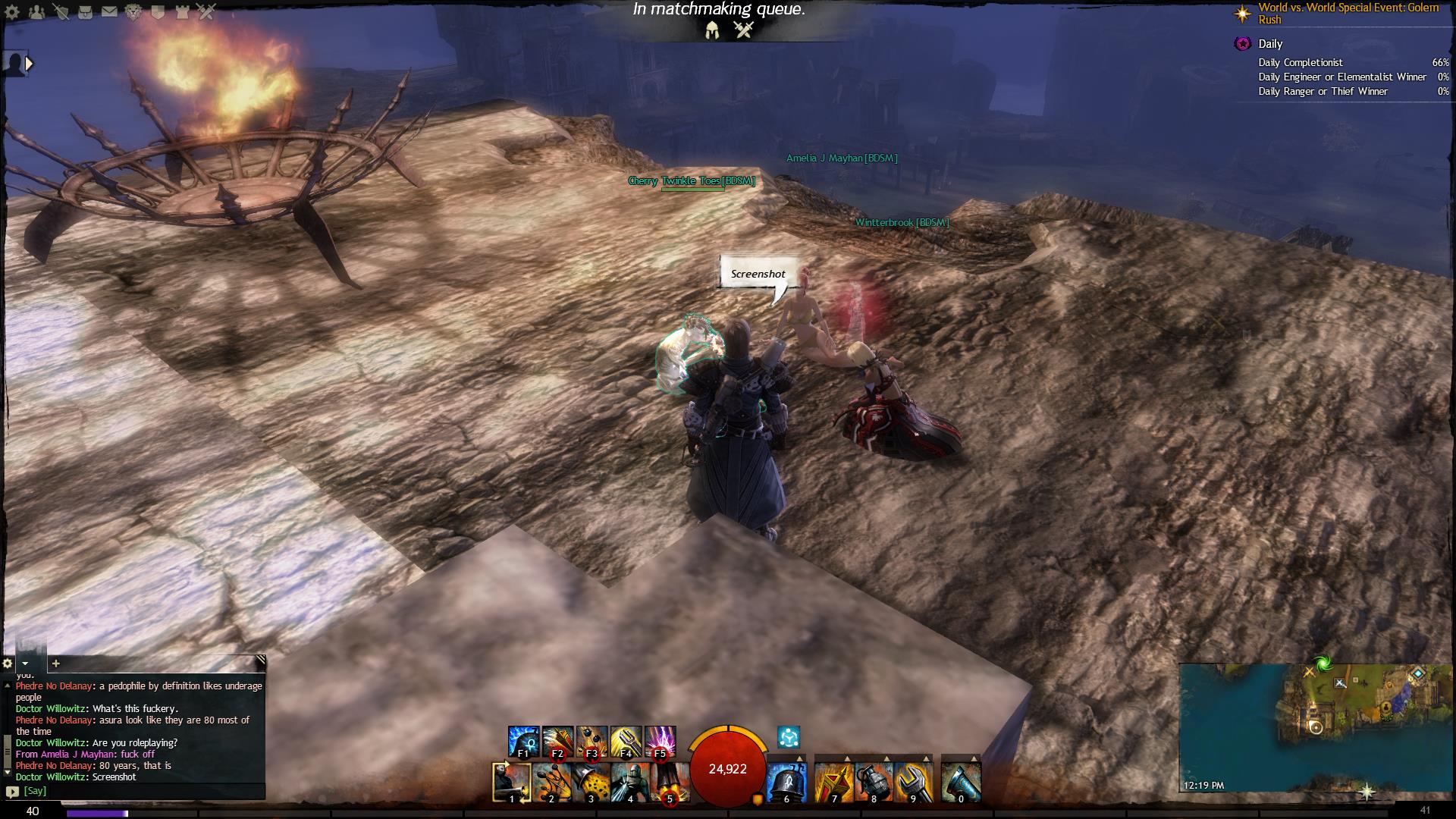Open the minimap
Screen dimensions: 1456x819
pyautogui.click(x=1315, y=726)
